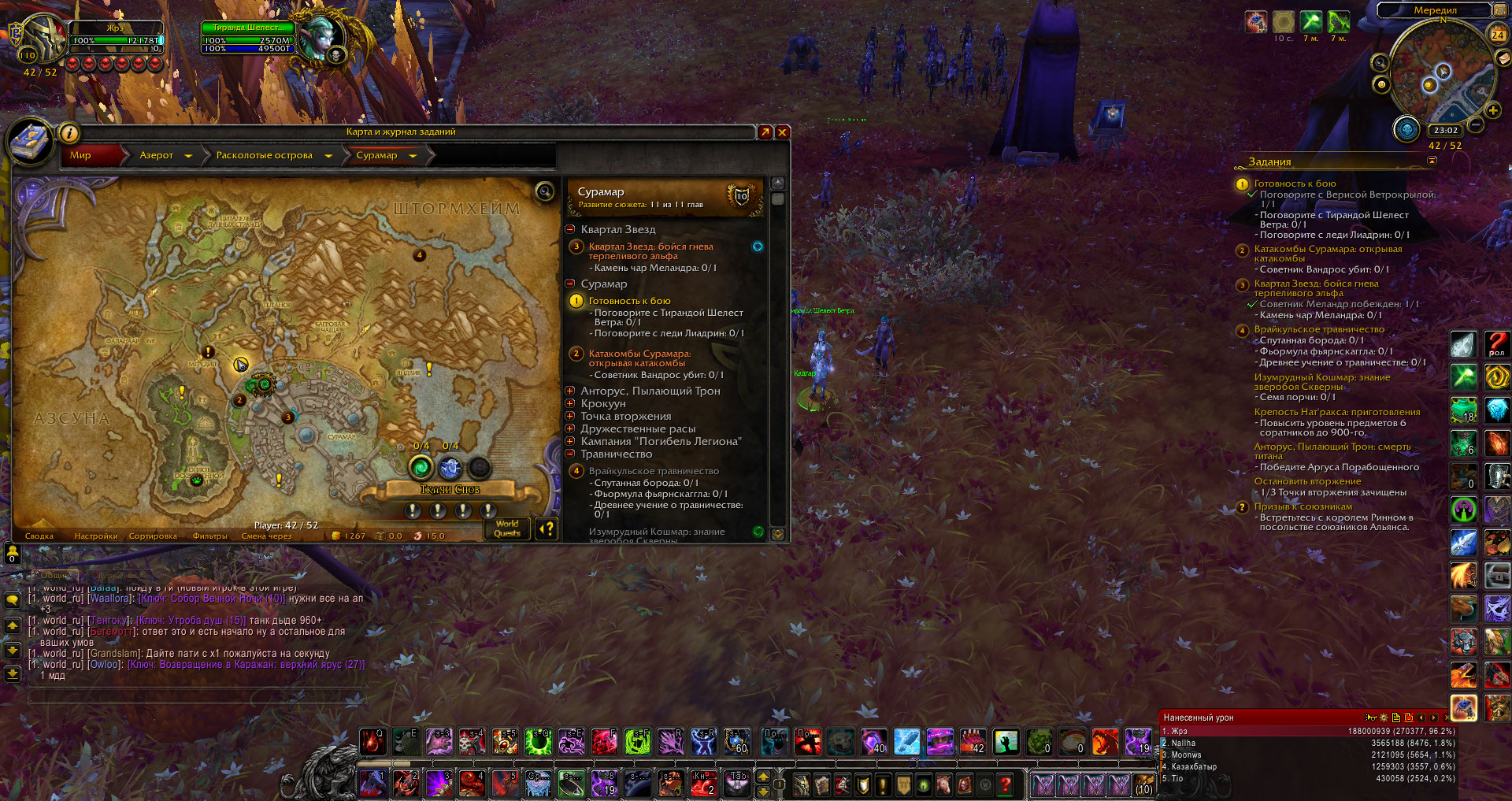
Task: Go to the Мир map level
Action: click(80, 155)
